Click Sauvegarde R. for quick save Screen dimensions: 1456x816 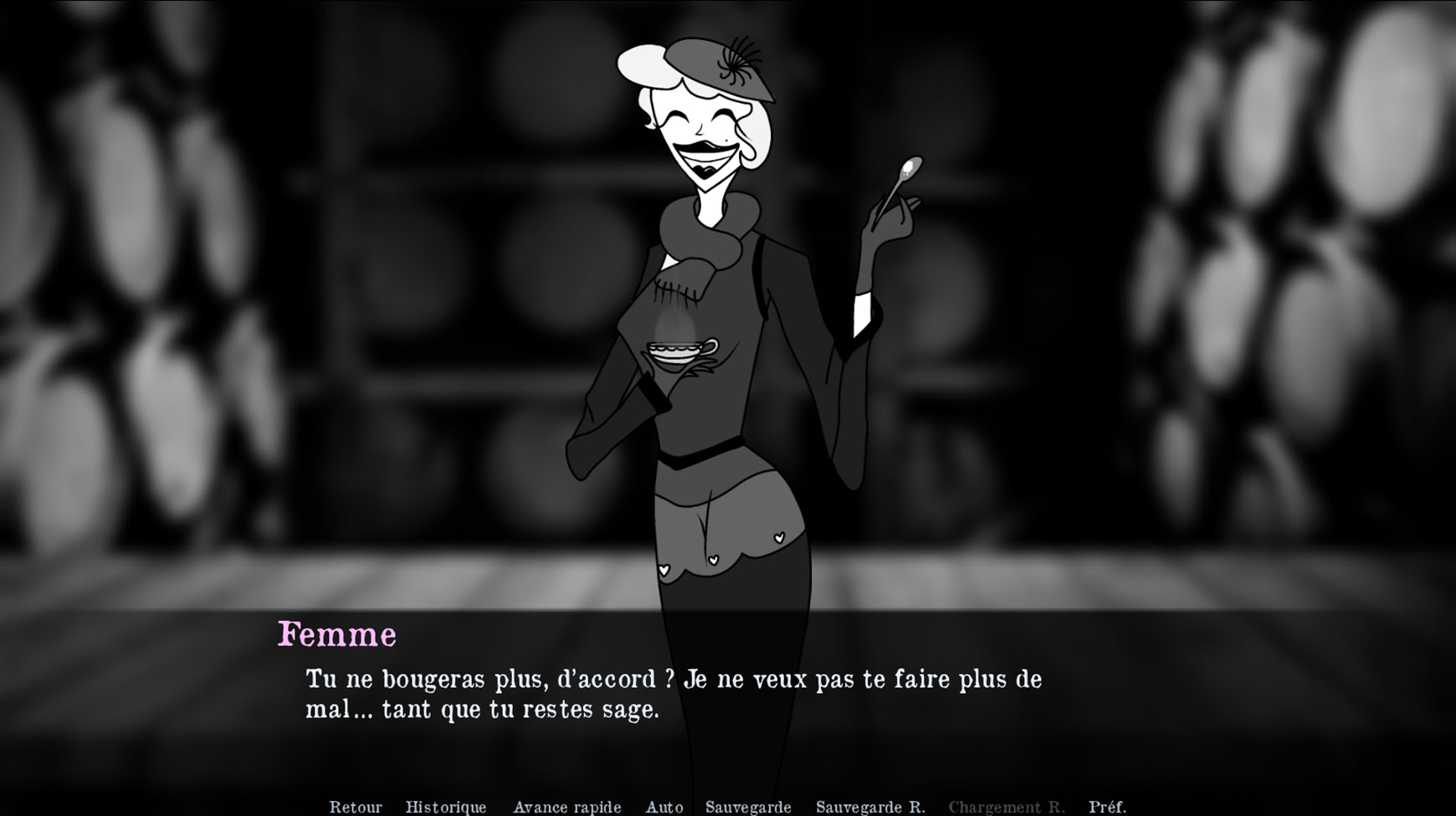pyautogui.click(x=872, y=807)
